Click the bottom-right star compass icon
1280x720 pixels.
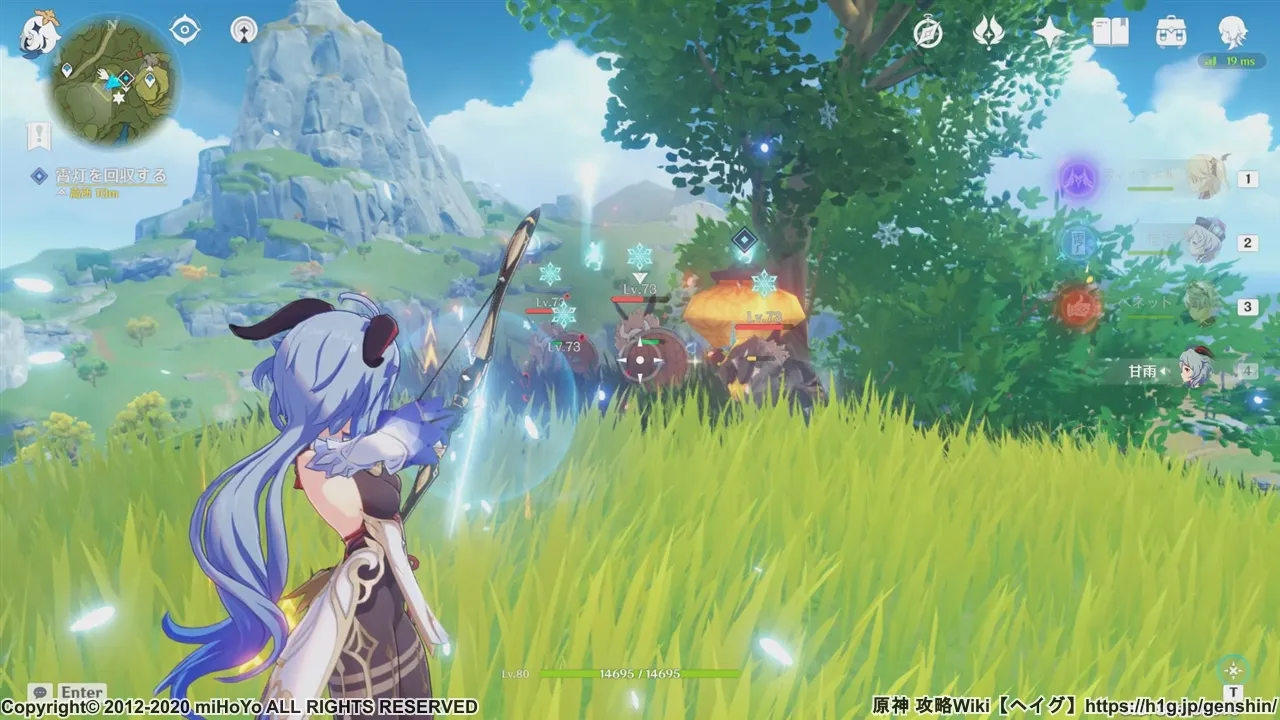pyautogui.click(x=1233, y=669)
